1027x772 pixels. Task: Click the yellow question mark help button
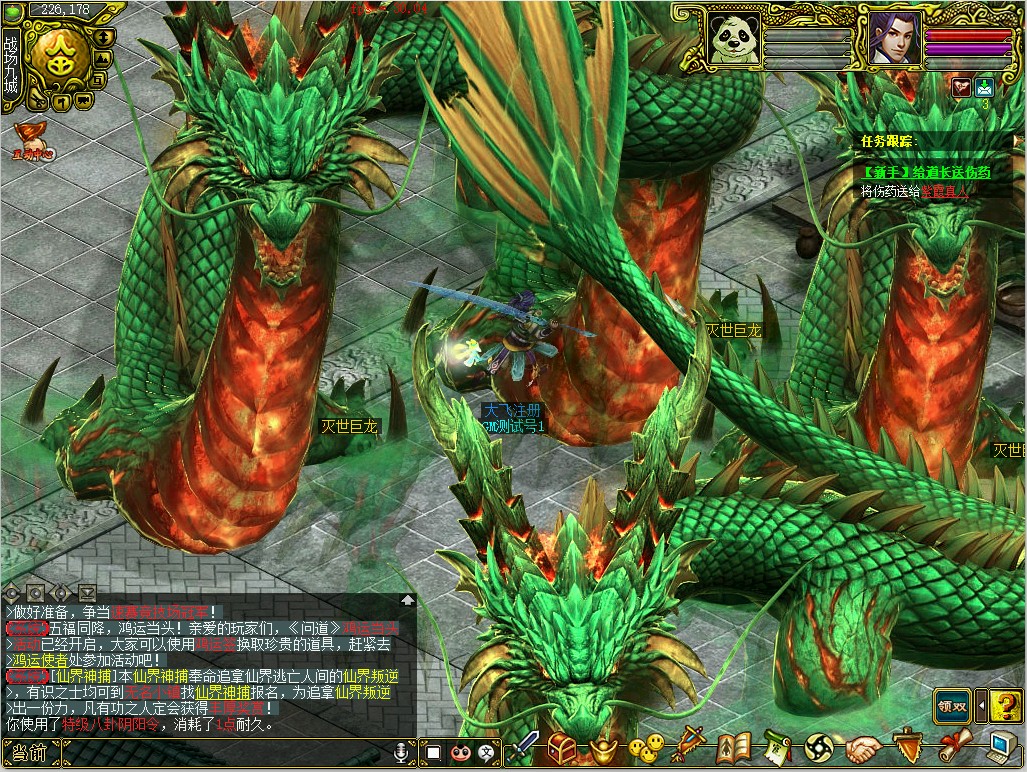click(x=1006, y=705)
